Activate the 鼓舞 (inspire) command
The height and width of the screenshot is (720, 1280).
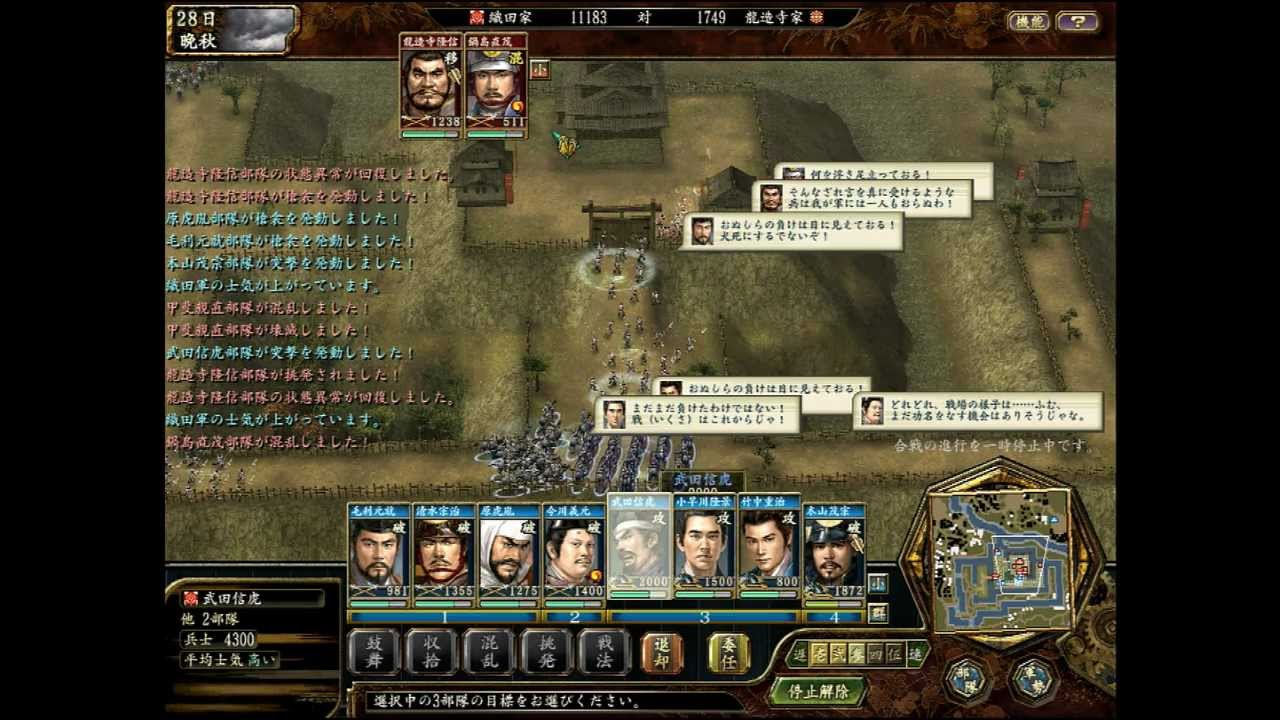point(374,653)
